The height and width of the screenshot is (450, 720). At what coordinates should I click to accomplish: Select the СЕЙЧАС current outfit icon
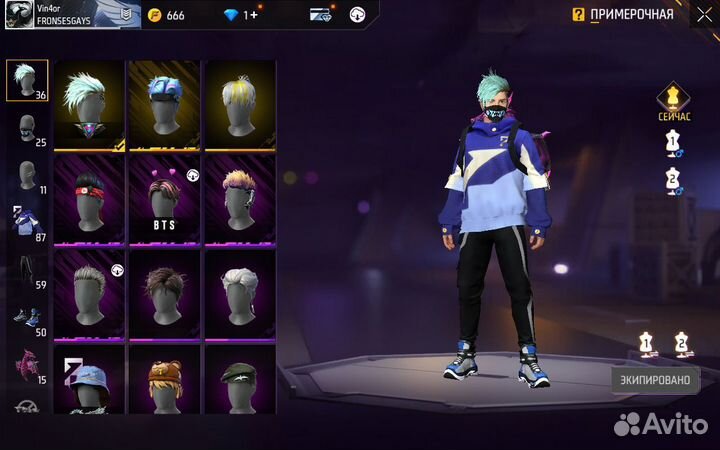(x=673, y=101)
